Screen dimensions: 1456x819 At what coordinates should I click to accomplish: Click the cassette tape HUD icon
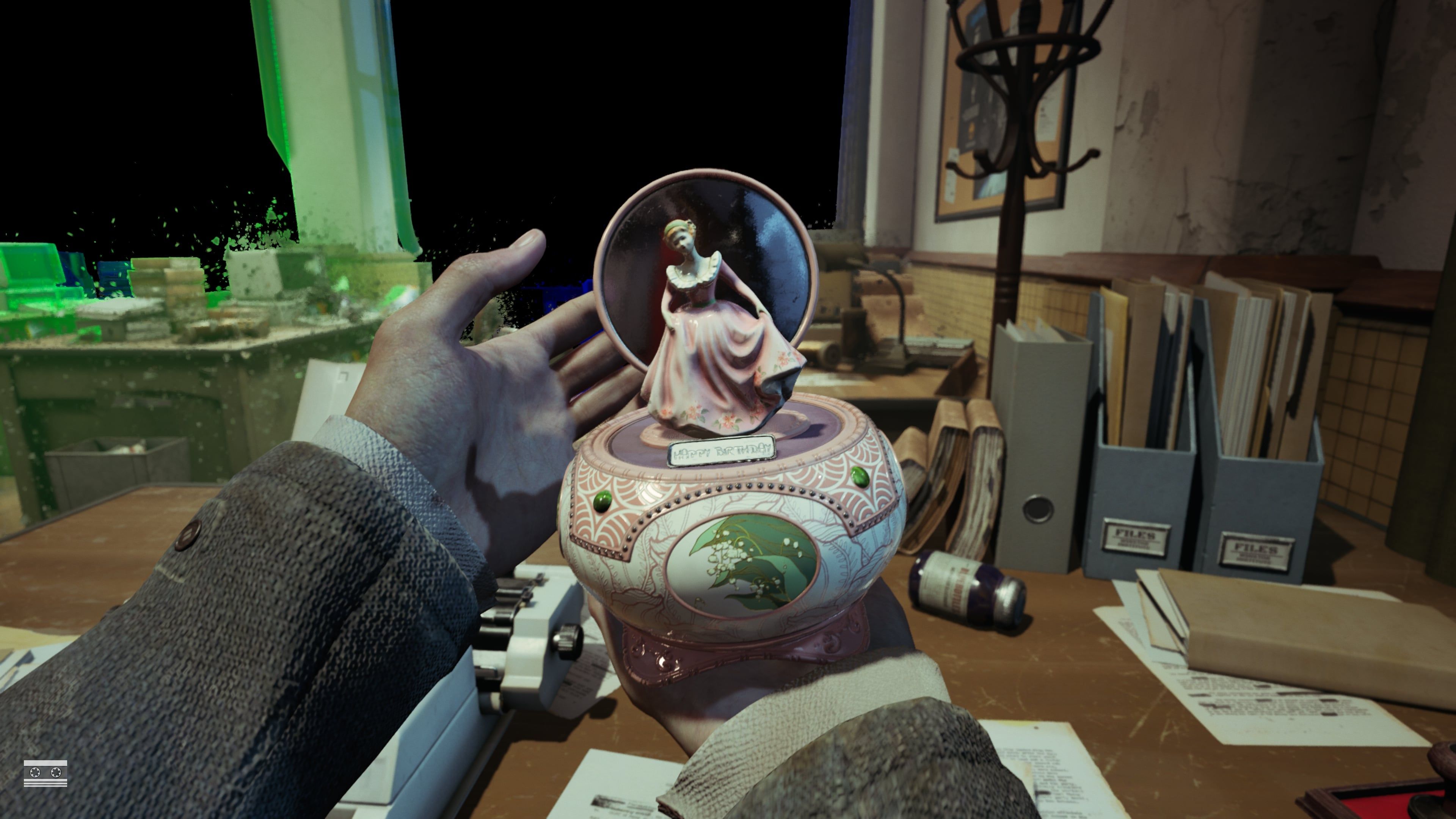[45, 773]
